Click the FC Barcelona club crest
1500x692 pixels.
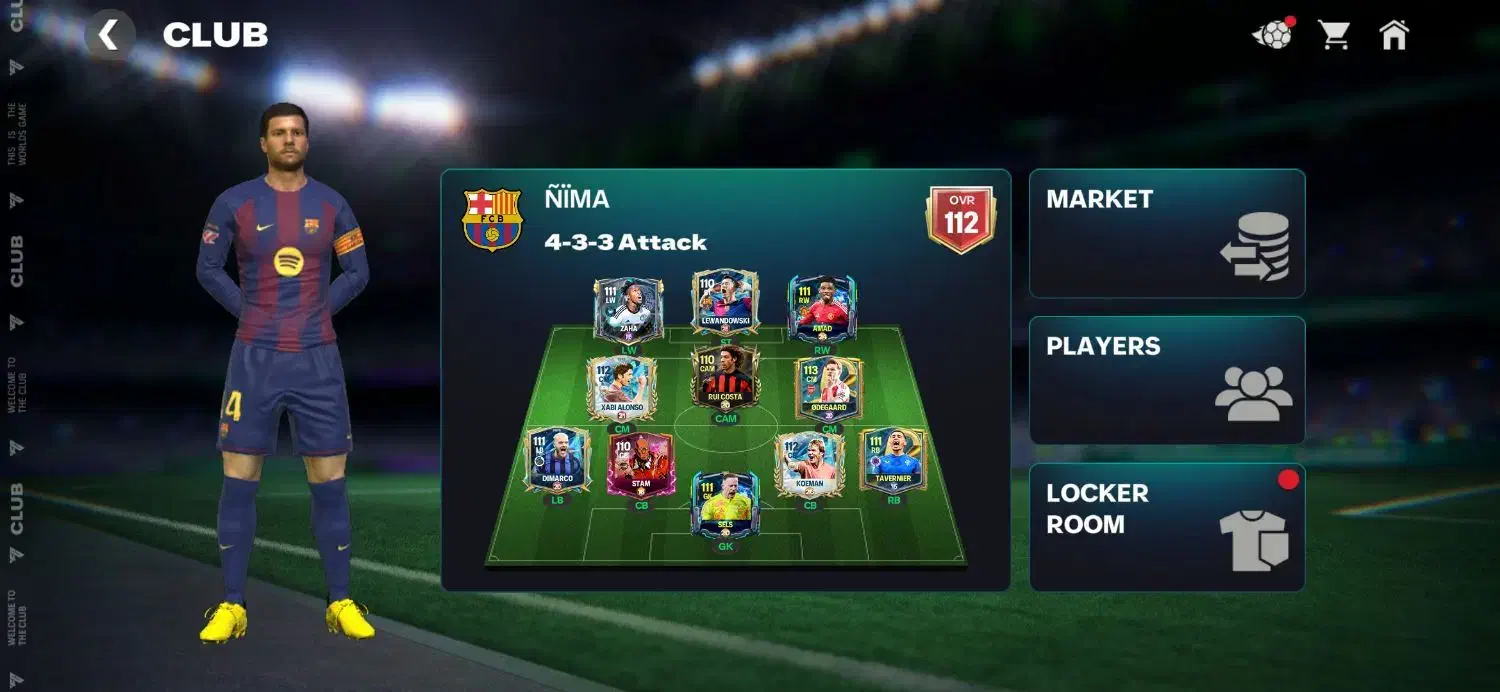point(492,219)
